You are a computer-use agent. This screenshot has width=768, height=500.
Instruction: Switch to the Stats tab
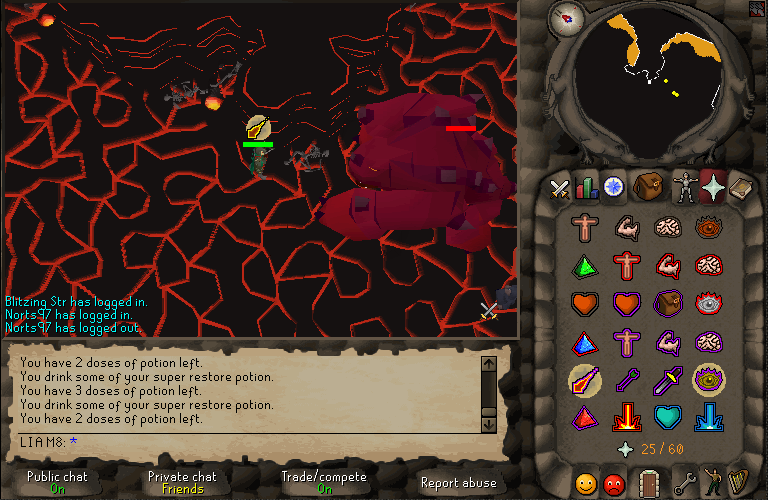tap(586, 187)
